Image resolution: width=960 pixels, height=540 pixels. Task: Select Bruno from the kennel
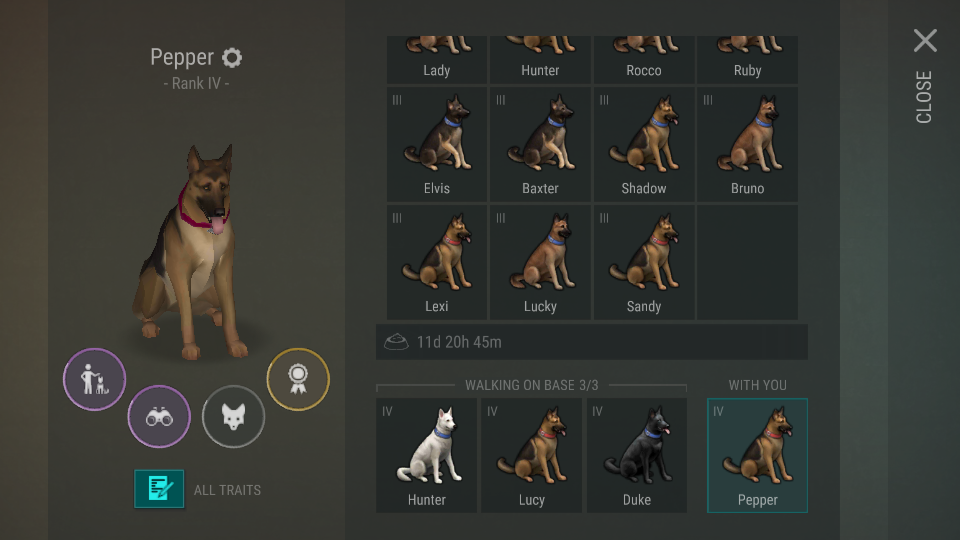pos(747,145)
